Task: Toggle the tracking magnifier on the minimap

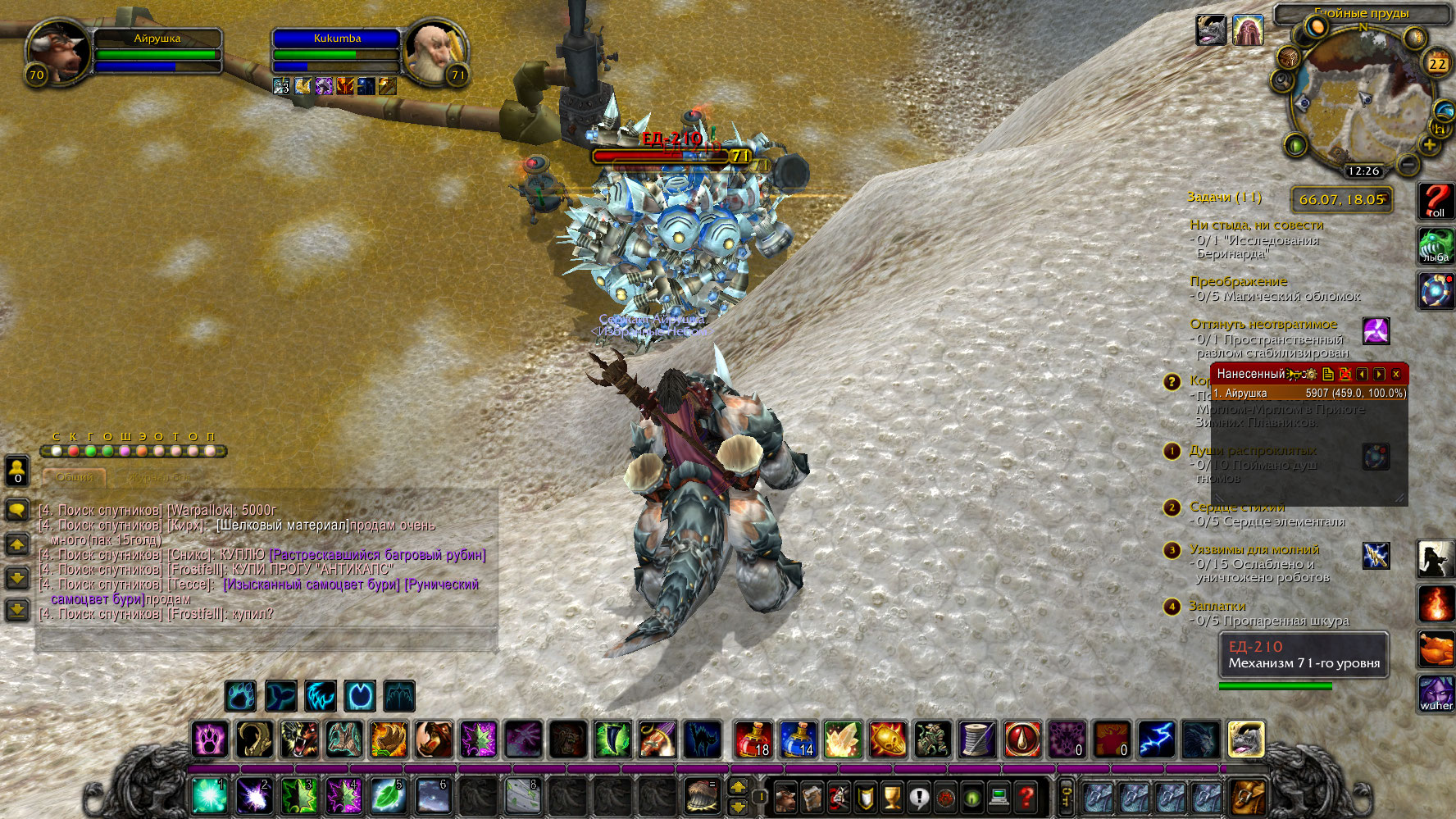Action: coord(1282,80)
